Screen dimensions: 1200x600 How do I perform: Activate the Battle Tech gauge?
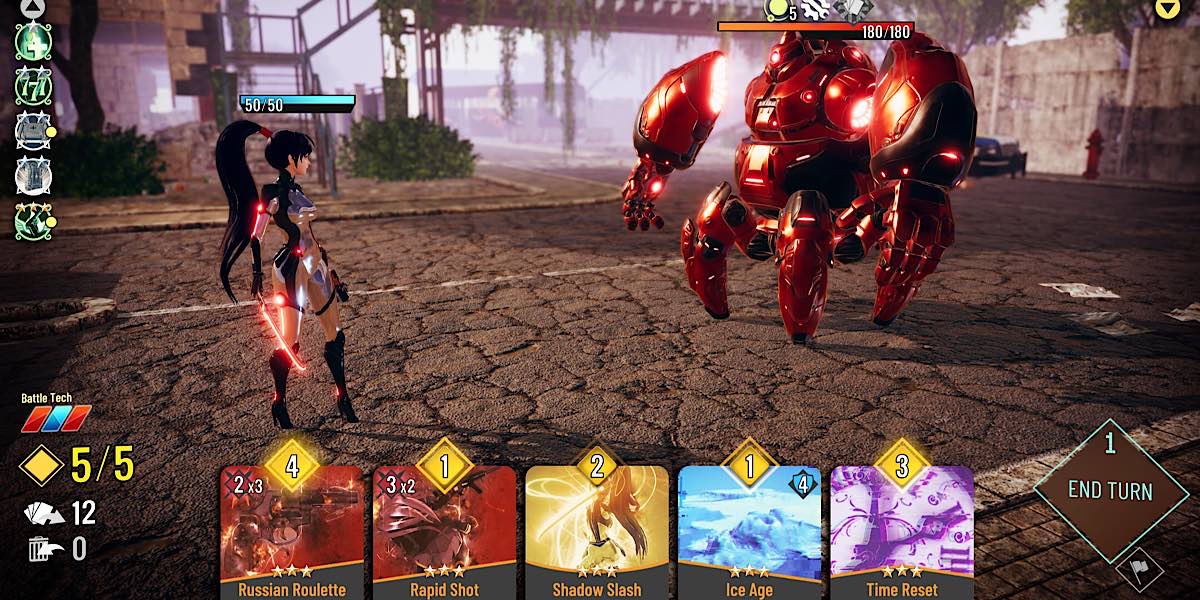[x=56, y=418]
